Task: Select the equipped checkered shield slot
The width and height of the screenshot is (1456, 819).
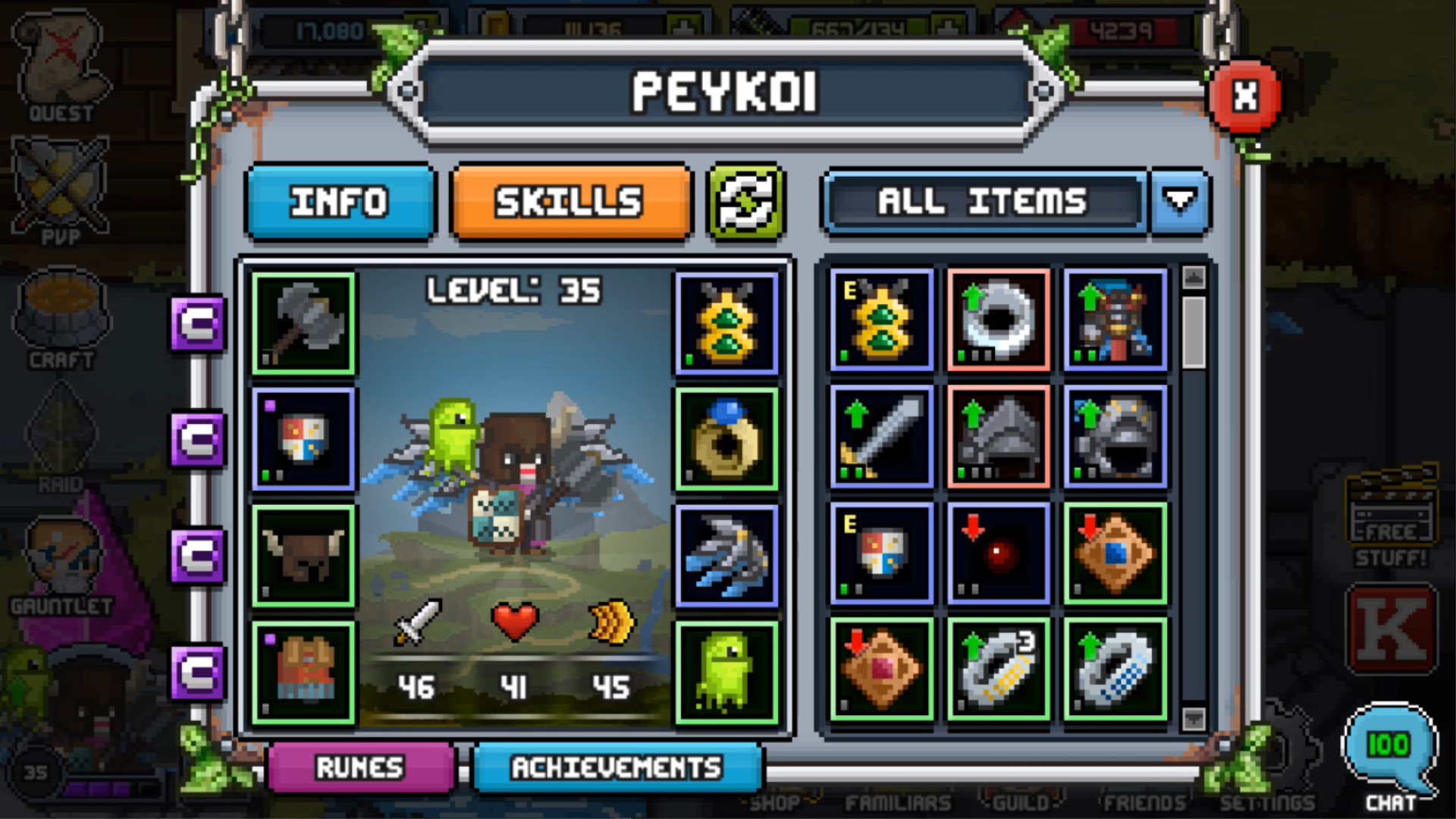Action: click(303, 440)
